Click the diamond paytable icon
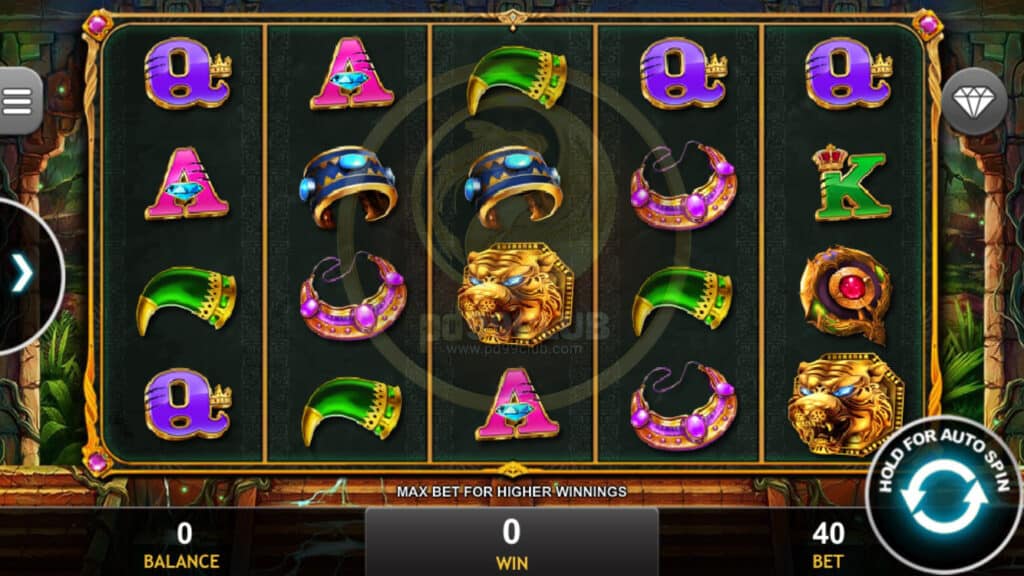Viewport: 1024px width, 576px height. [x=974, y=101]
